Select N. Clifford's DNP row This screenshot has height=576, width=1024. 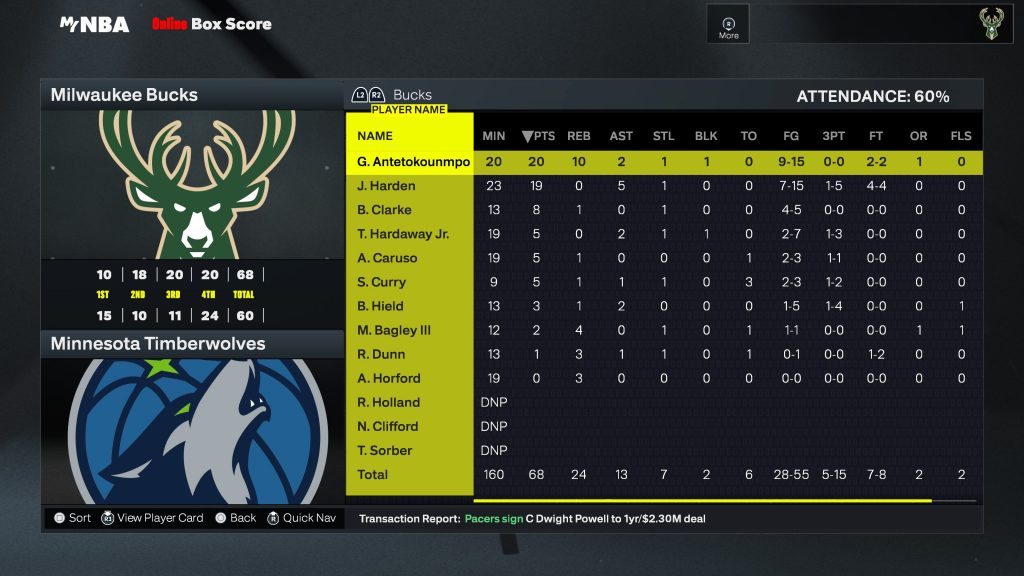point(388,426)
